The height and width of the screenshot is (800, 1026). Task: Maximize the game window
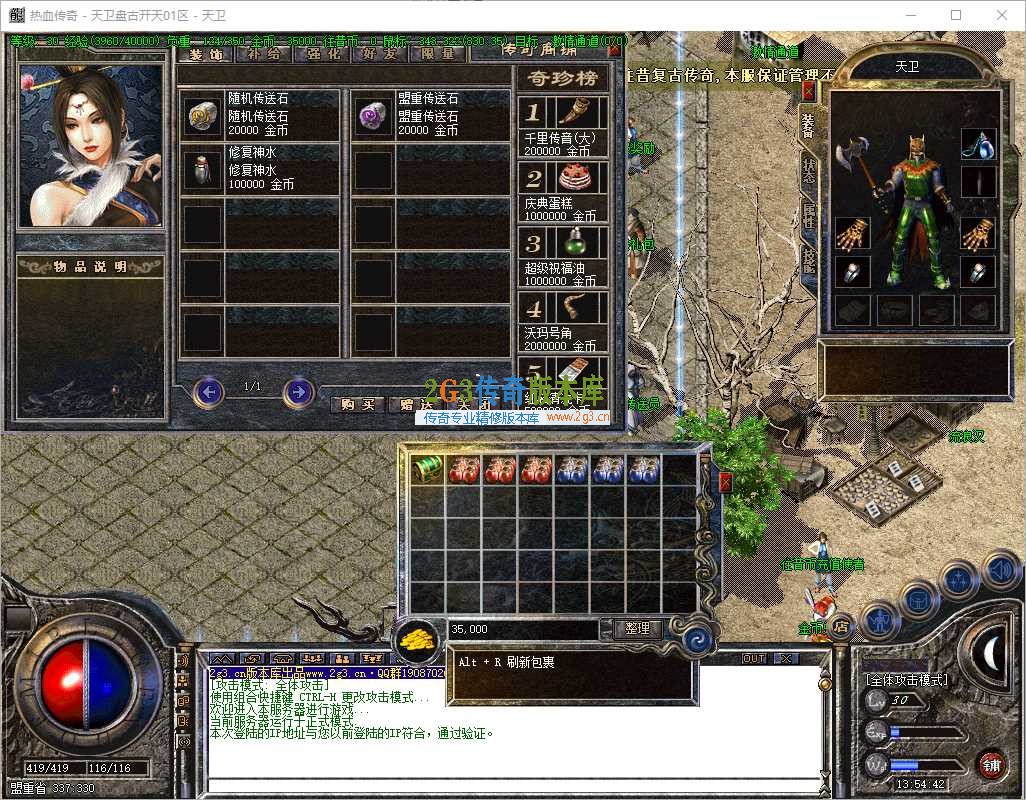pyautogui.click(x=956, y=15)
